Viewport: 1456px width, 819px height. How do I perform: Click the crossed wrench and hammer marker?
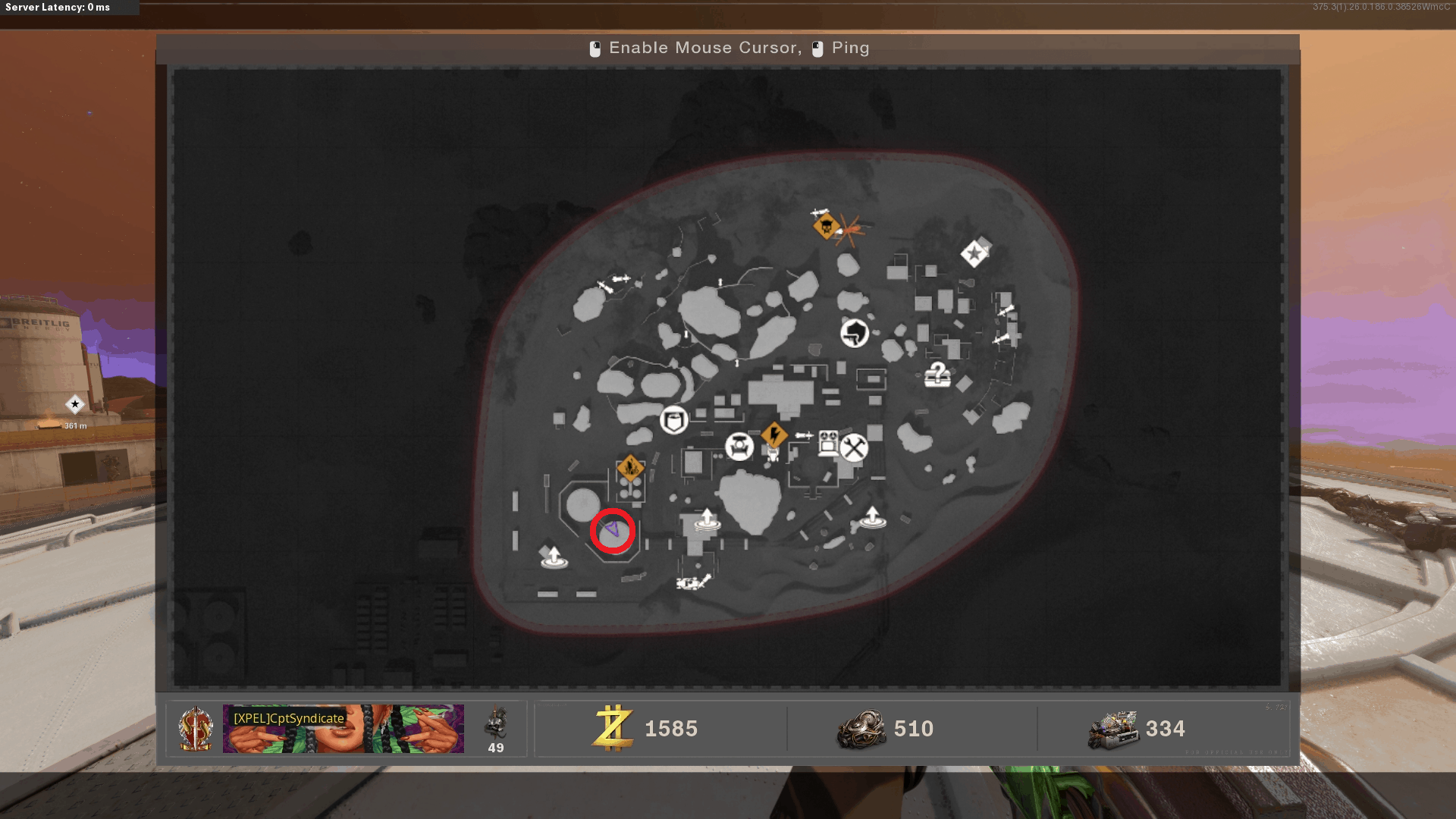pyautogui.click(x=854, y=447)
